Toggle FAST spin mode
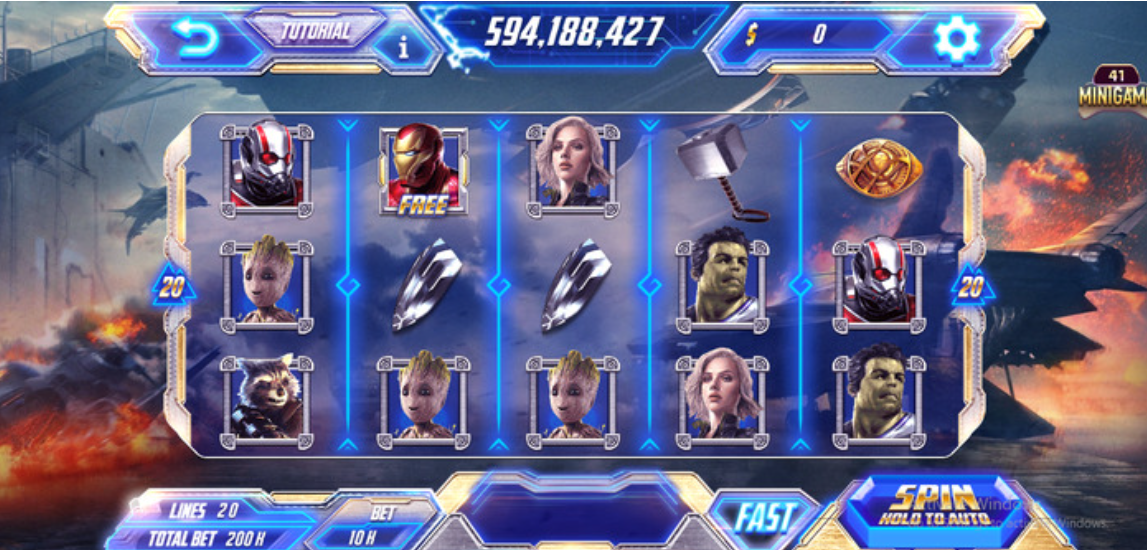The image size is (1147, 550). 764,517
